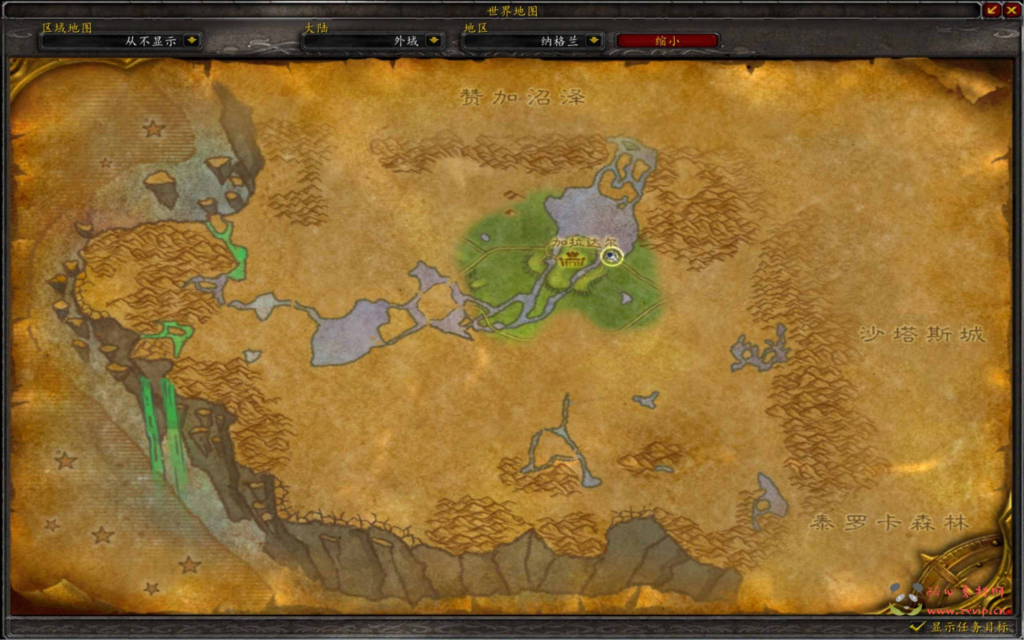Select the 赞加沼泽 zone label on the map

(x=522, y=97)
